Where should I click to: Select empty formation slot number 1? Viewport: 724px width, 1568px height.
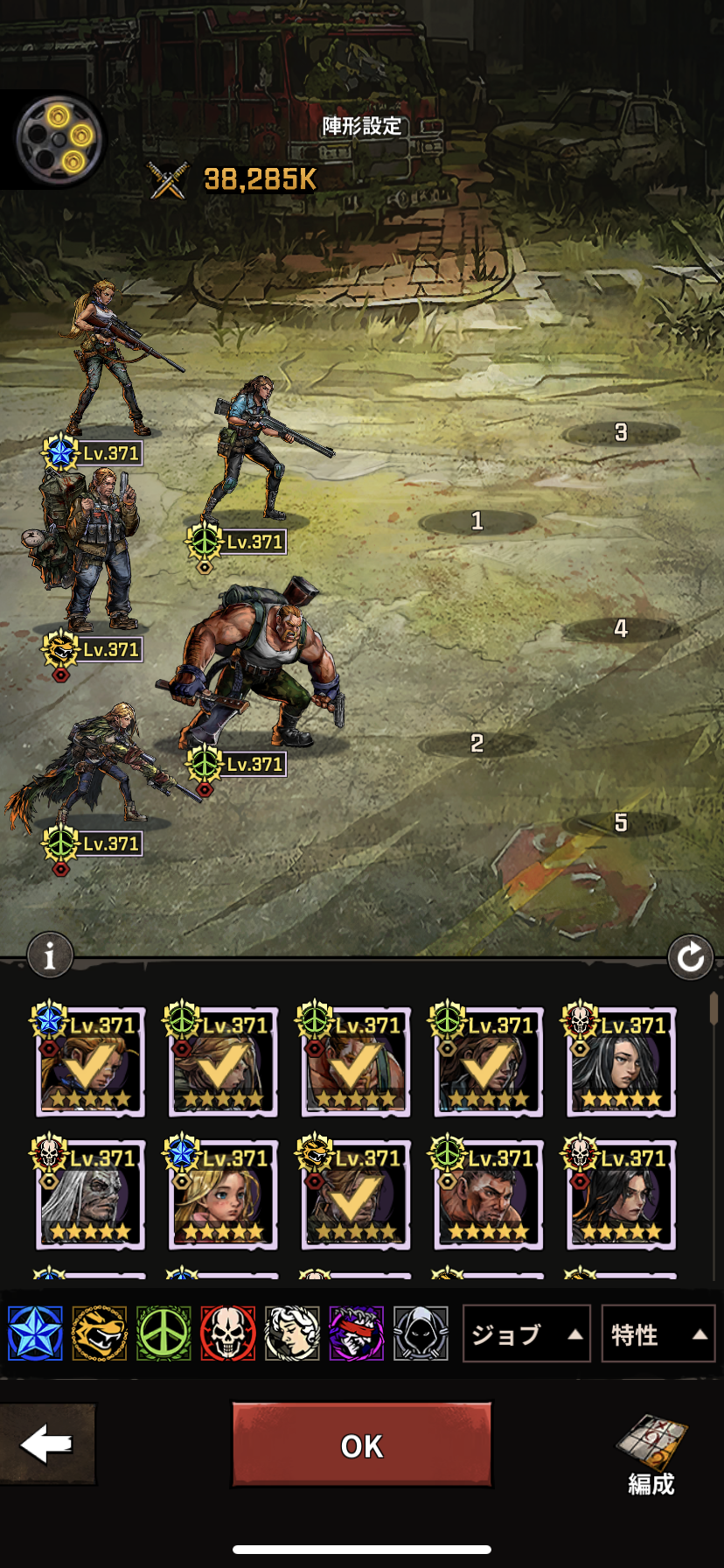coord(477,521)
